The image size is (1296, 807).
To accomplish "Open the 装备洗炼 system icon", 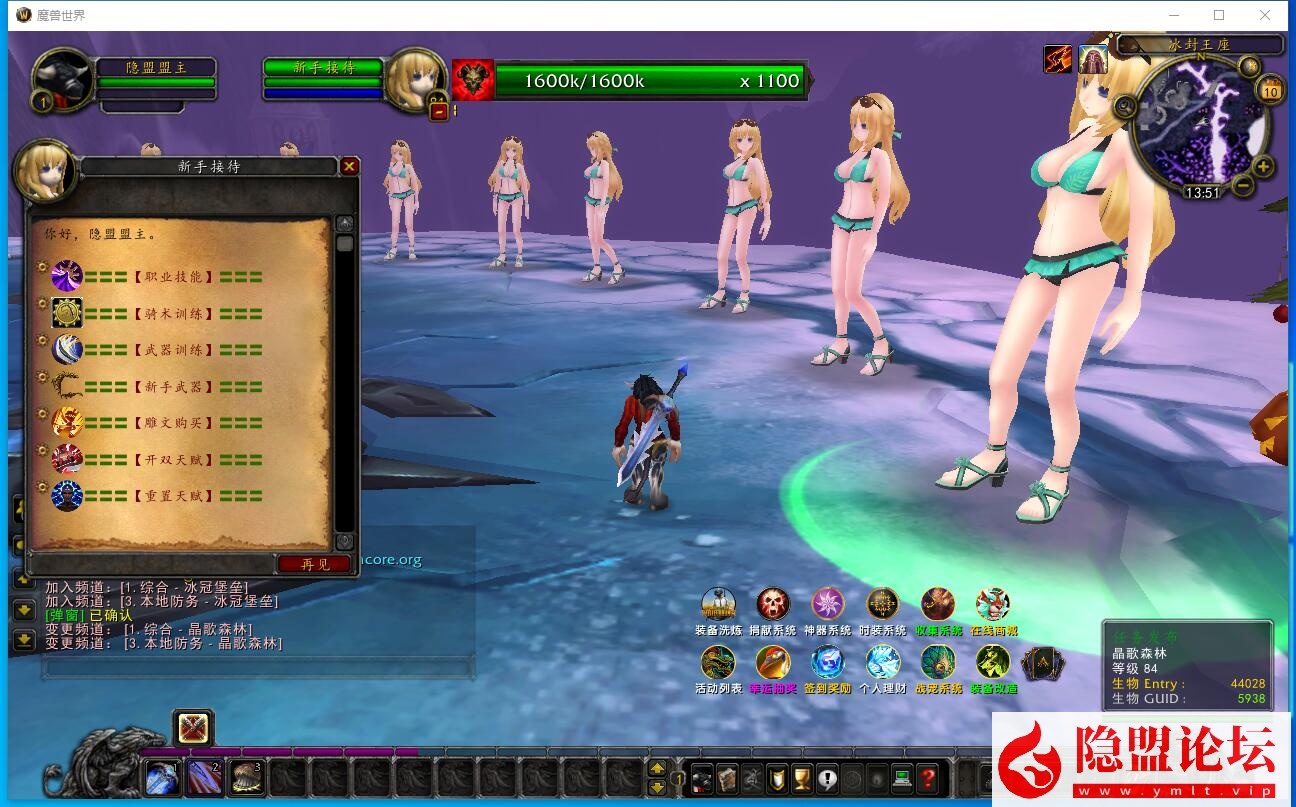I will click(x=718, y=605).
